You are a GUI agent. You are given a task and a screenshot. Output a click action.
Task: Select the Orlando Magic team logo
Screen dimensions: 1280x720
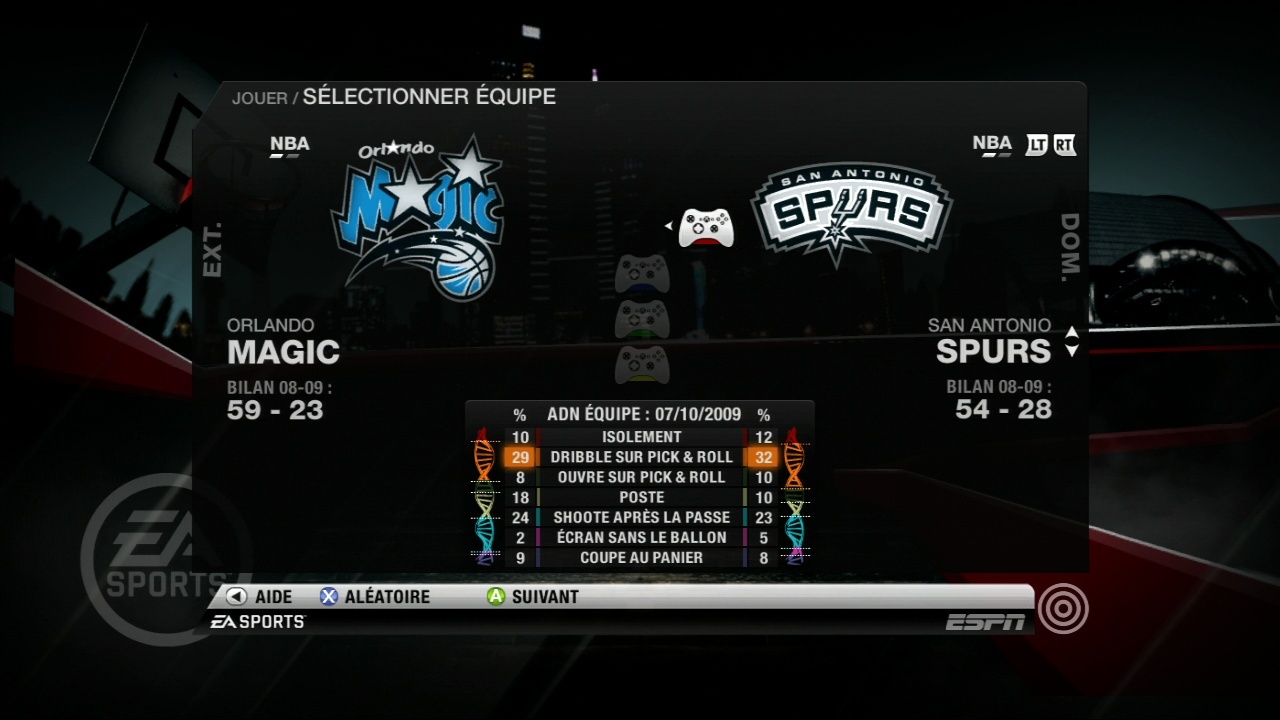coord(420,218)
